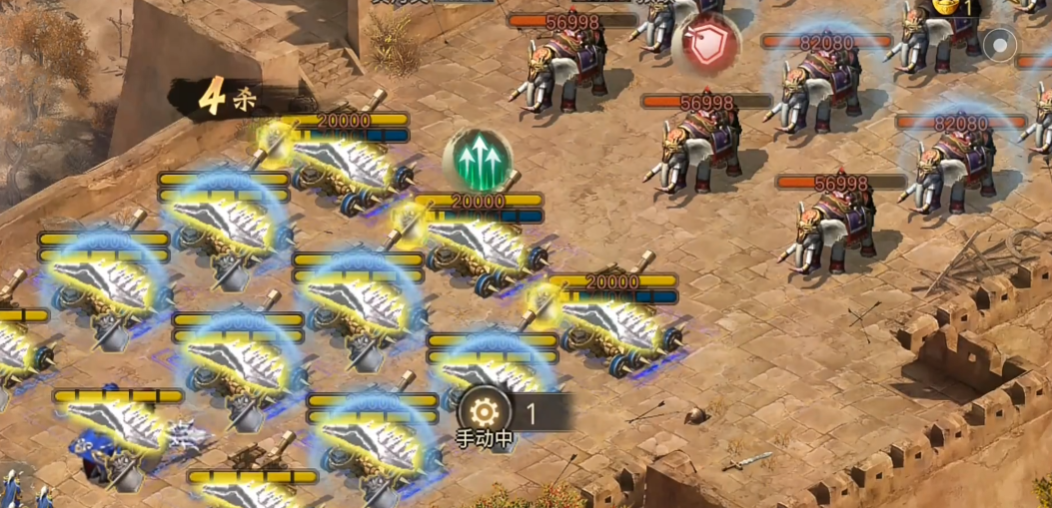Toggle the 手动中 manual mode gear button
This screenshot has height=508, width=1052.
coord(484,411)
